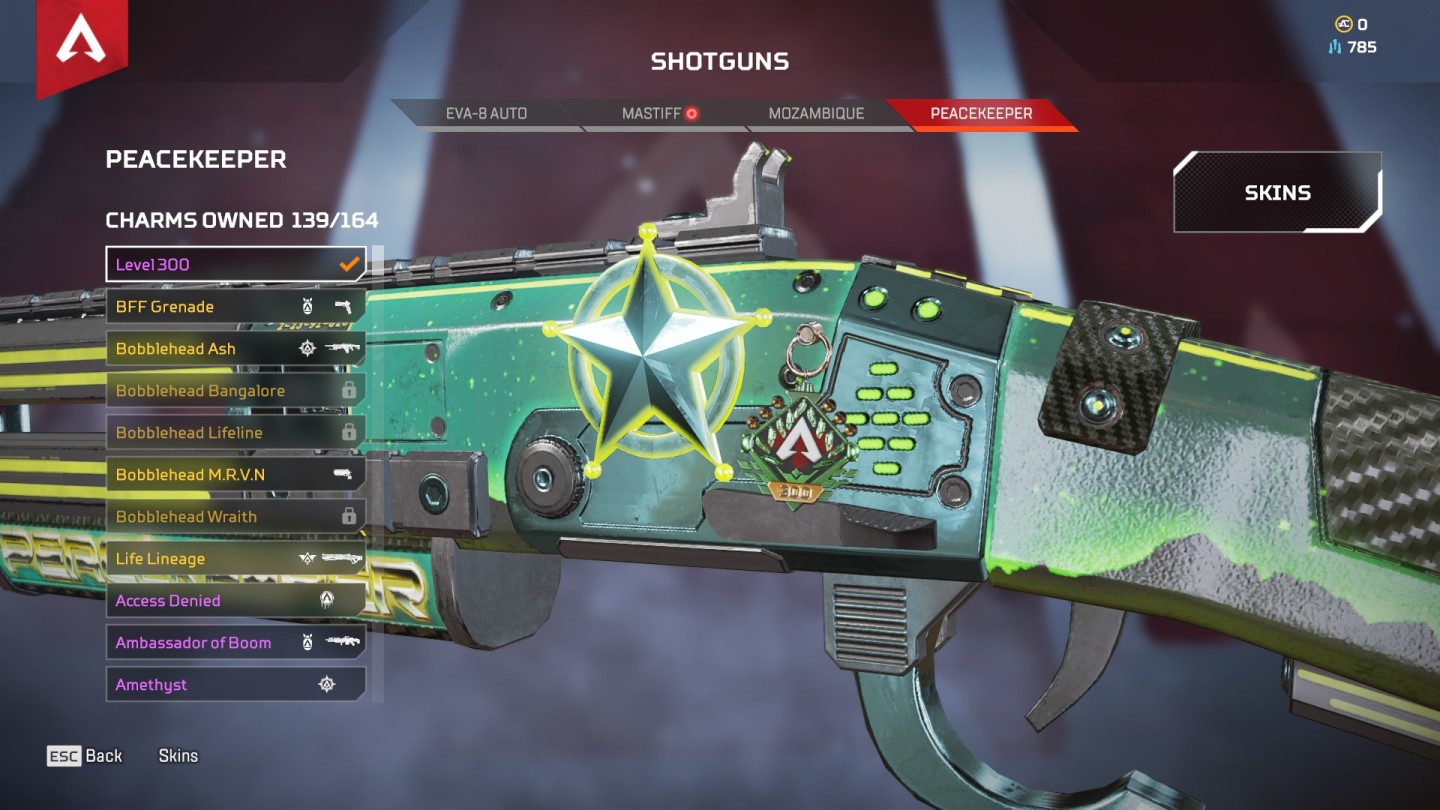This screenshot has width=1440, height=810.
Task: Select the locked Bobblehead Bangalore charm
Action: pos(236,391)
